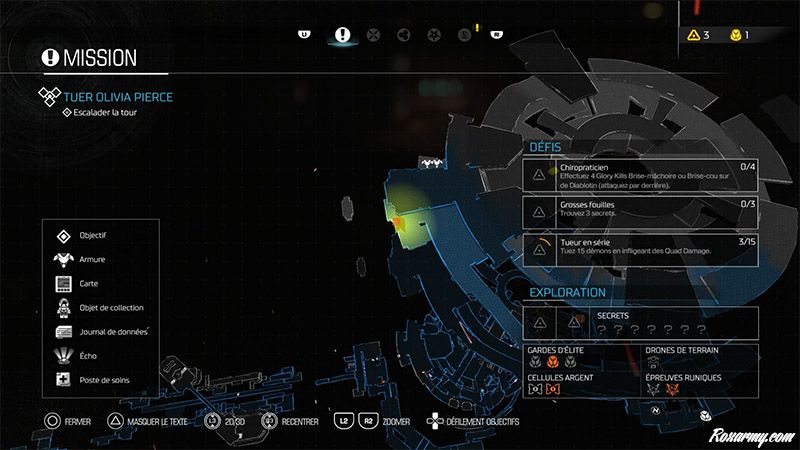Choose the Objectif legend entry
The height and width of the screenshot is (450, 800).
pyautogui.click(x=93, y=236)
